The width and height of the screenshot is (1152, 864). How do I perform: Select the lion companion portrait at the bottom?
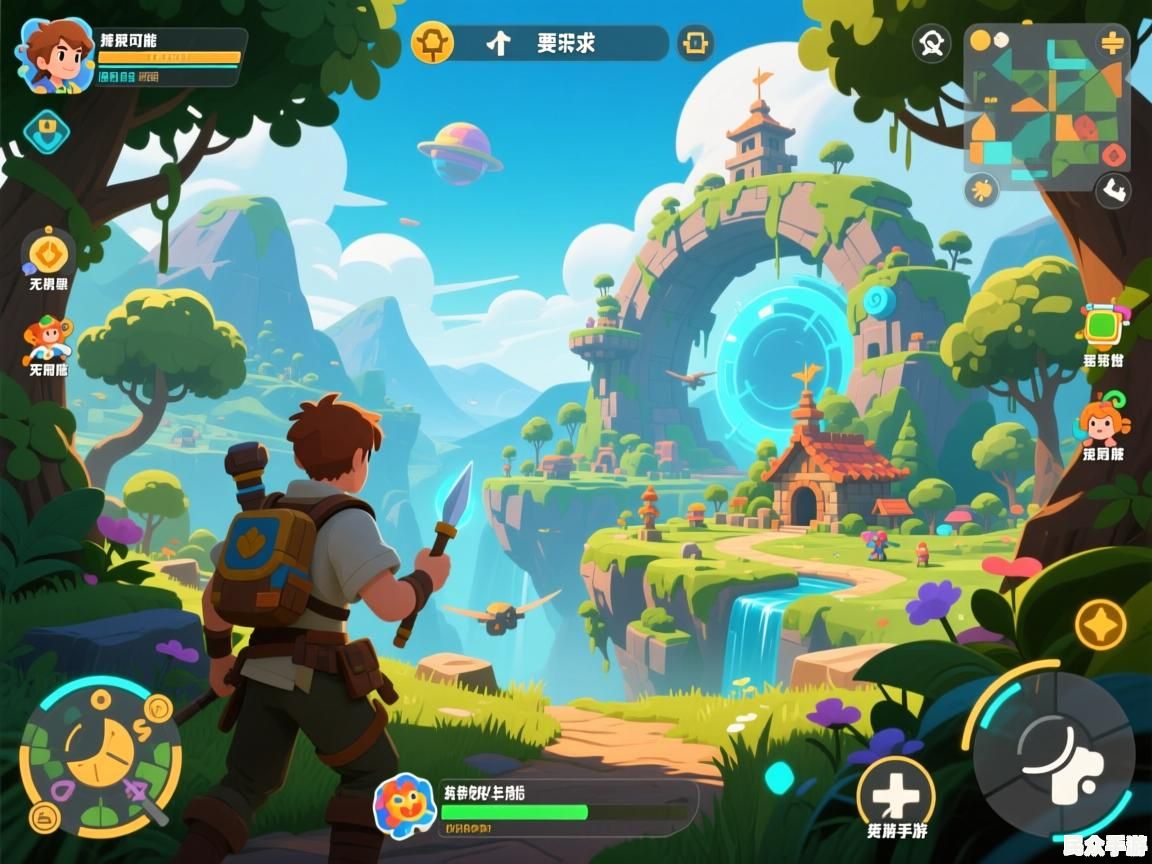[404, 805]
